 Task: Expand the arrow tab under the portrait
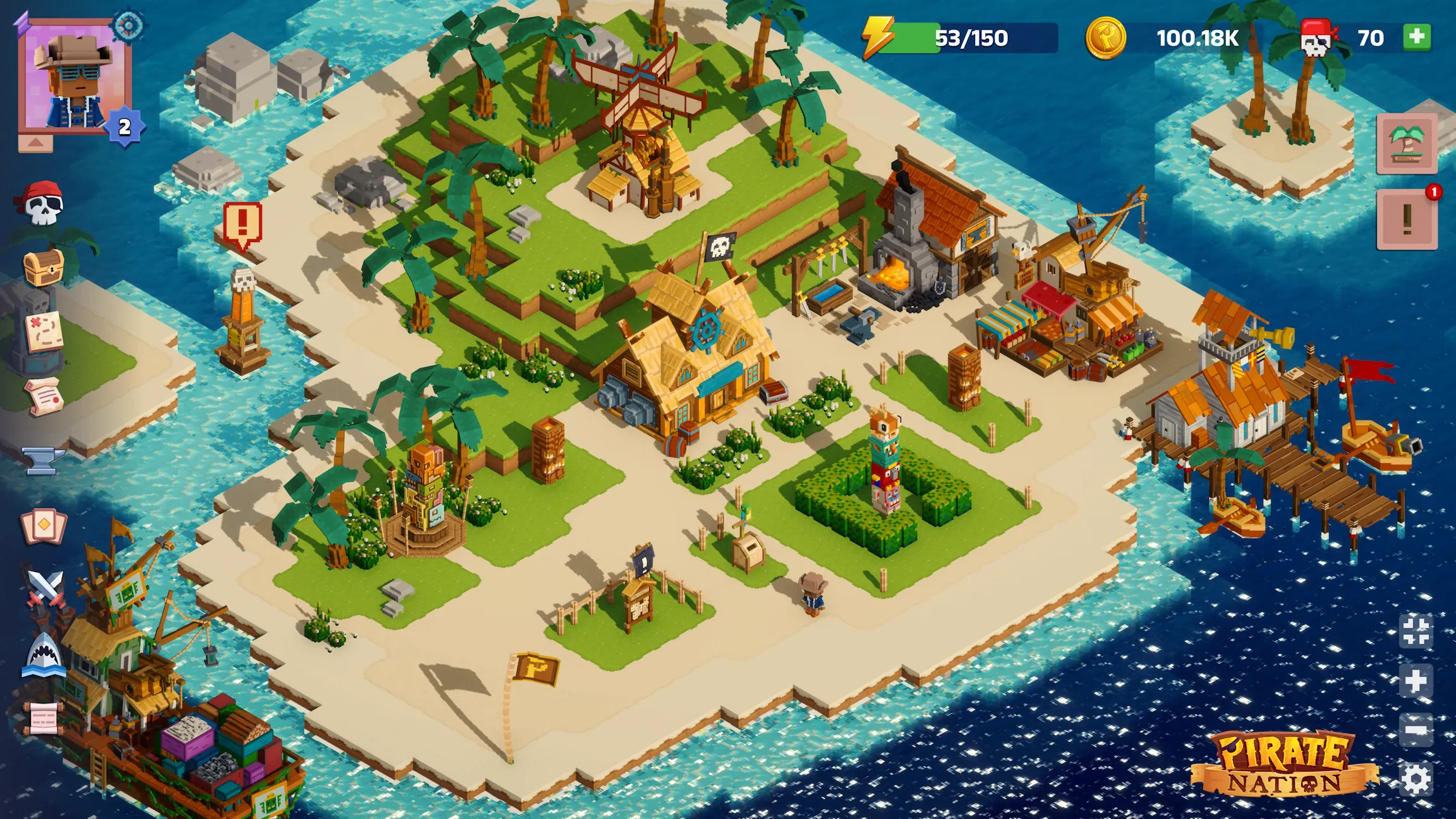[35, 143]
